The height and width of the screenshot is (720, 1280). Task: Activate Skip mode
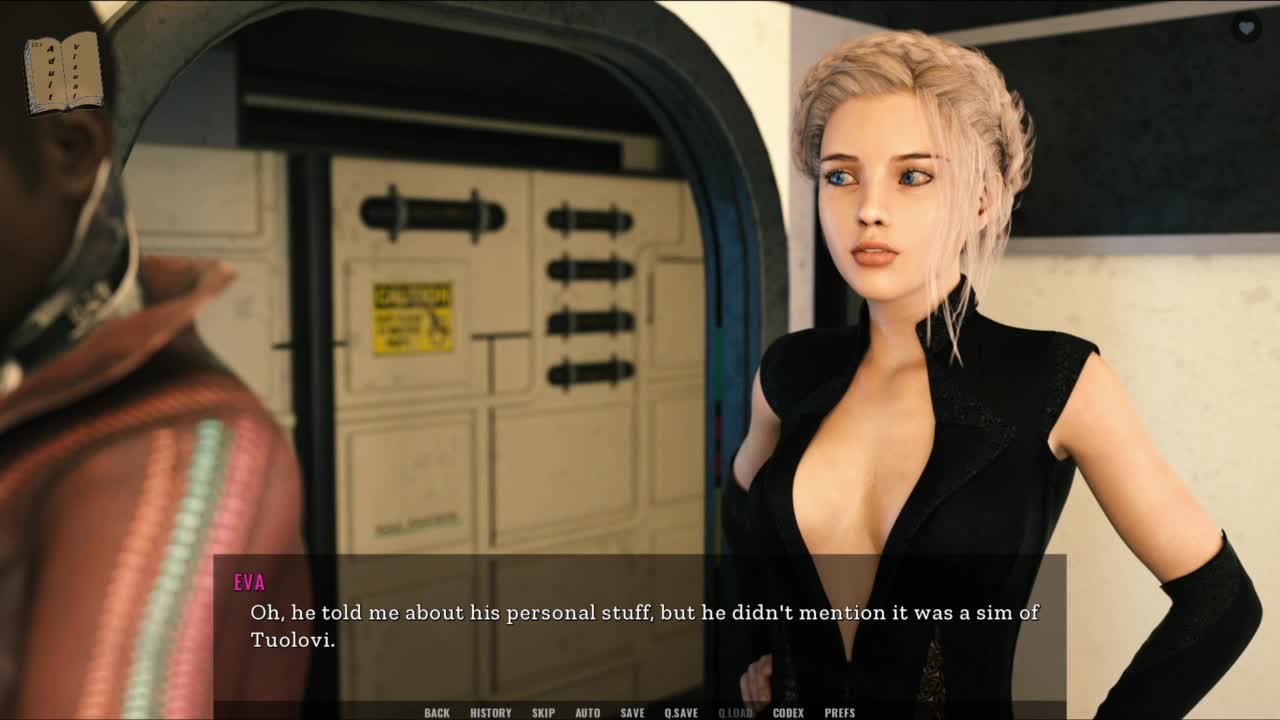click(543, 713)
